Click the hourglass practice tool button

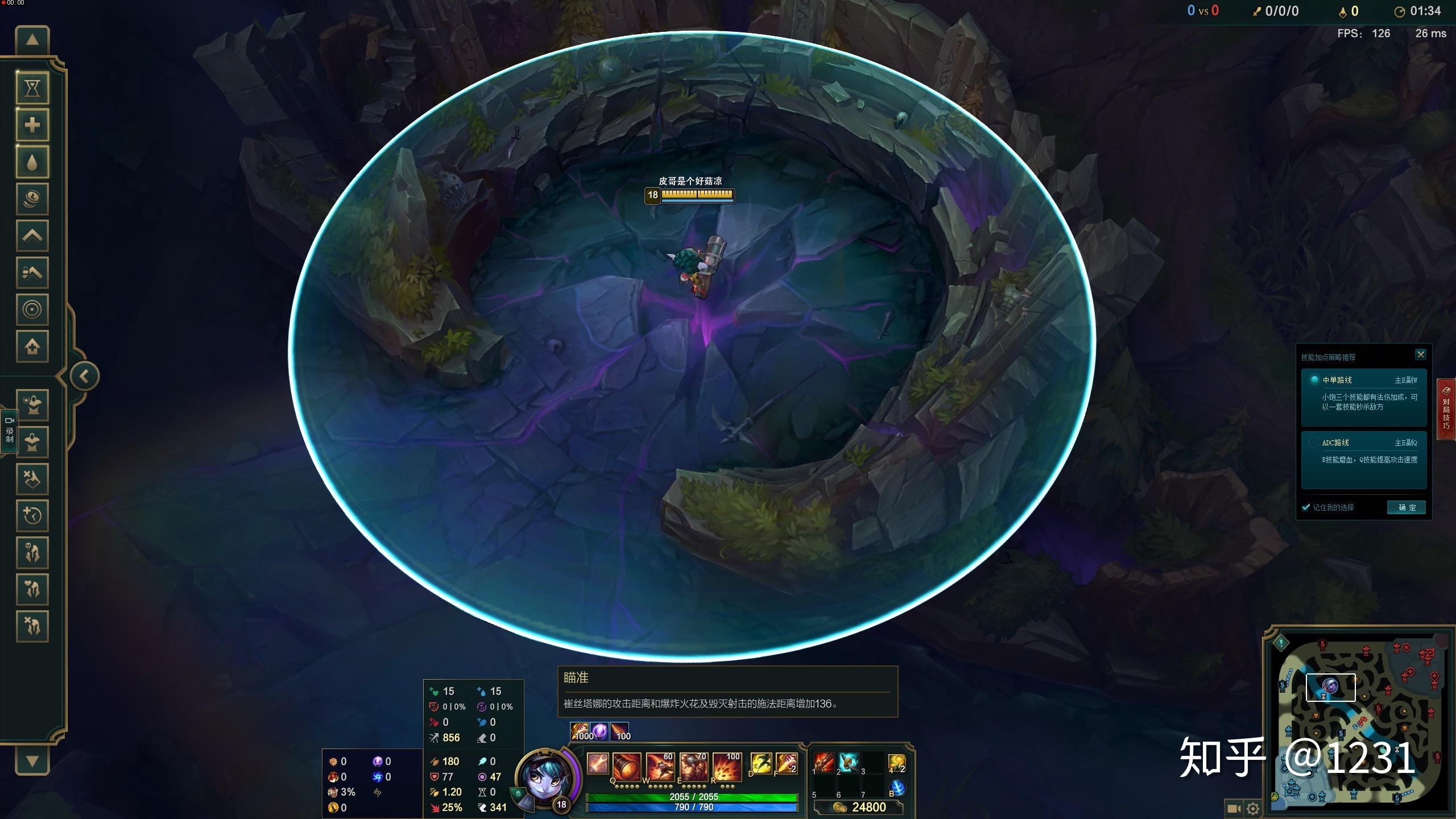click(x=32, y=88)
